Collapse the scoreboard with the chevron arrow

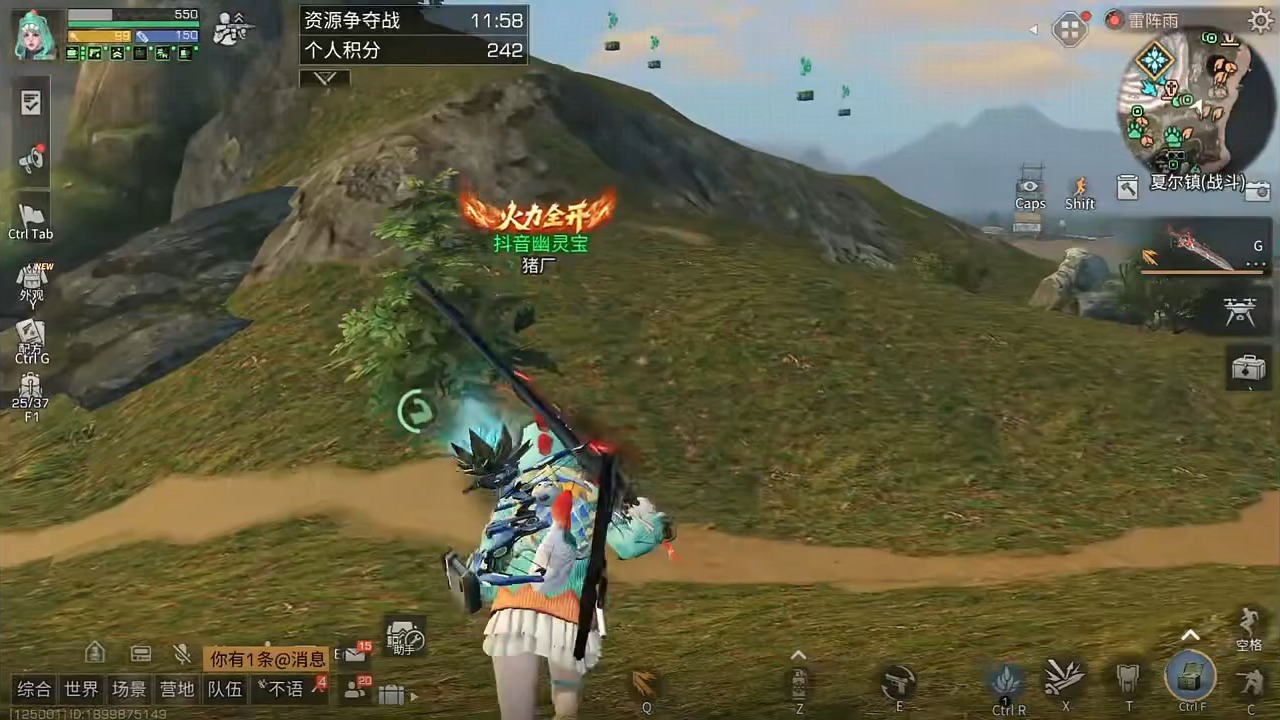pos(324,77)
